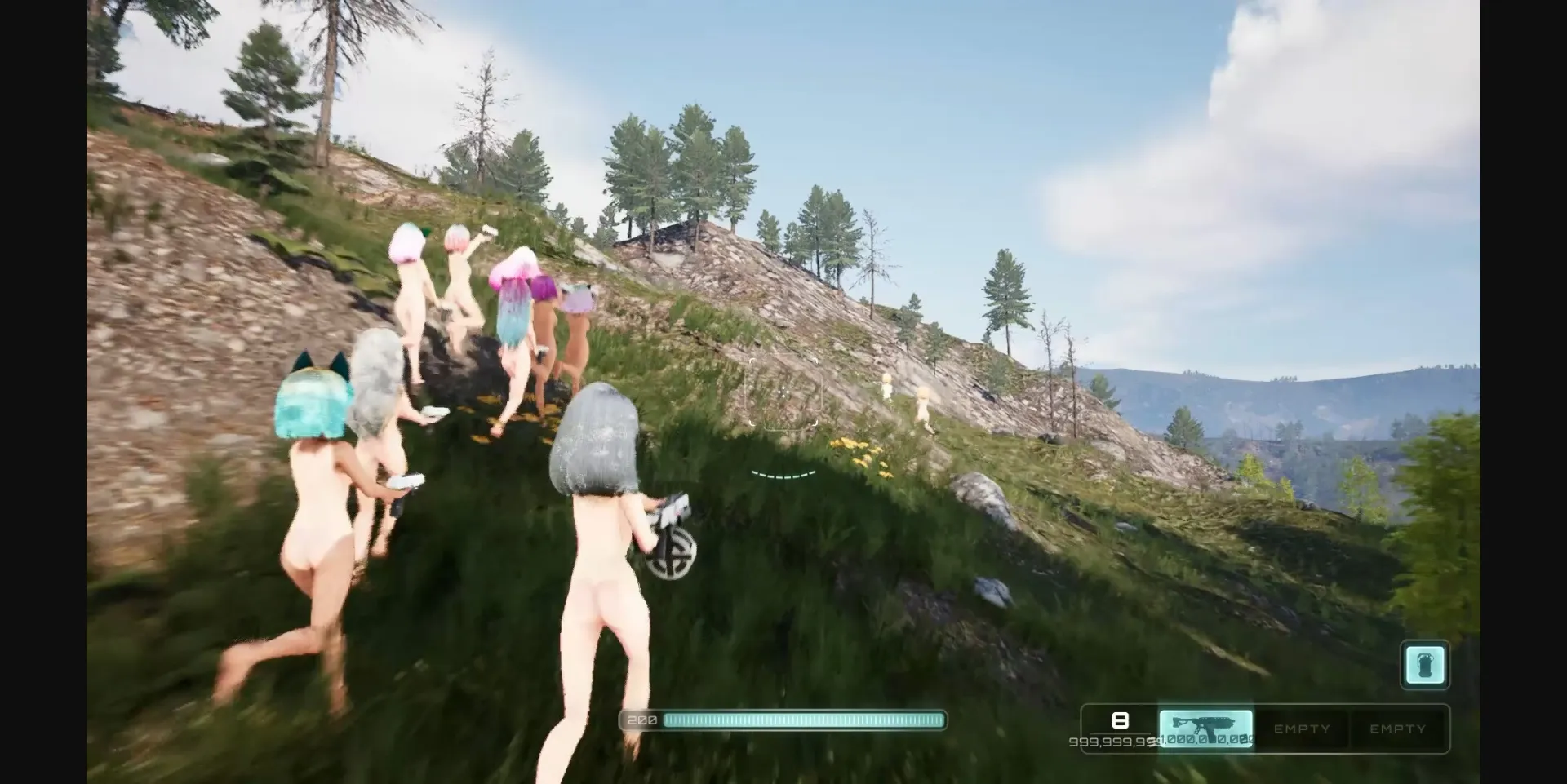Expand the equipment panel above the weapon bar
Image resolution: width=1567 pixels, height=784 pixels.
tap(1425, 665)
